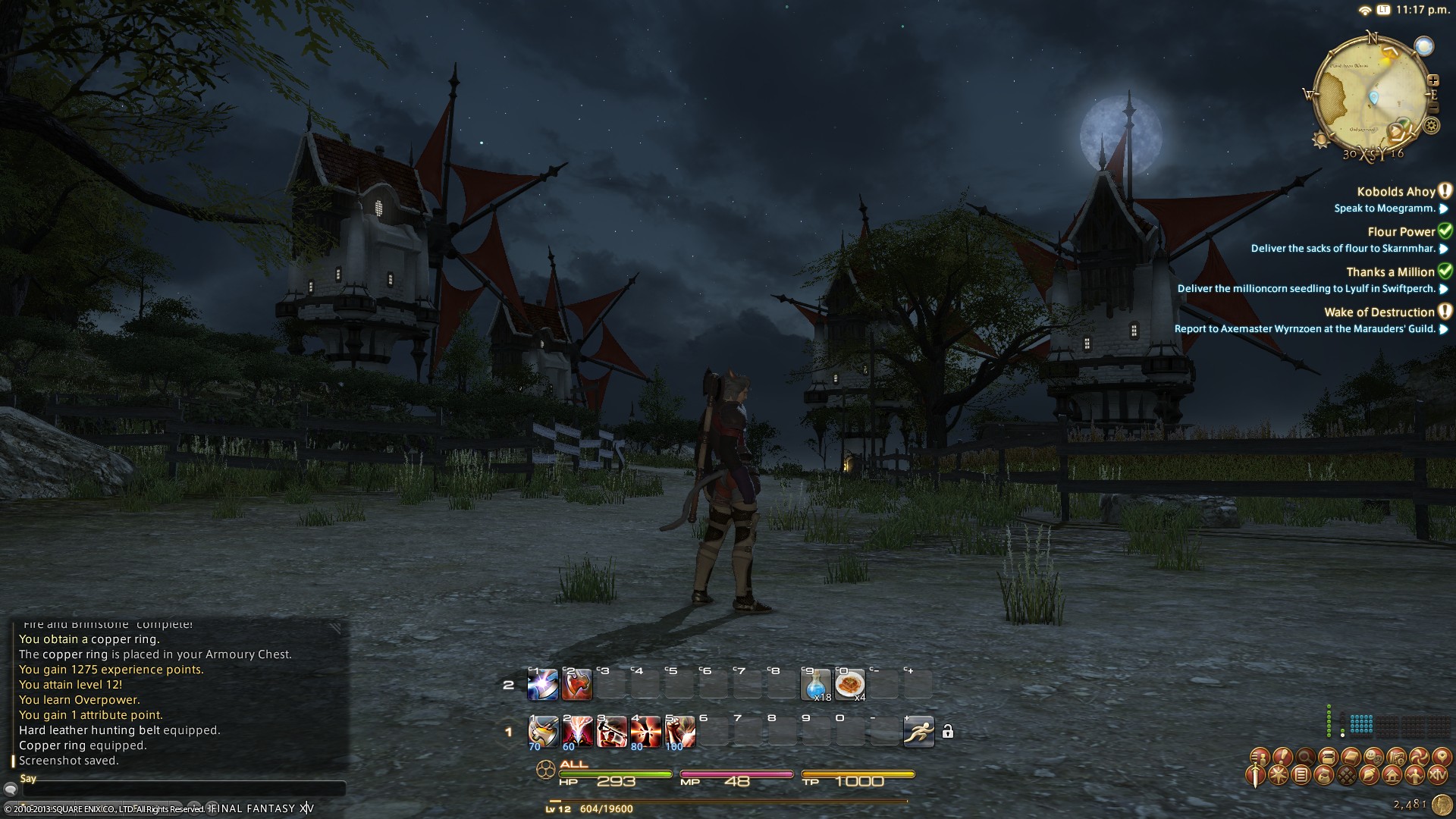Viewport: 1456px width, 819px height.
Task: Open inventory via the bag icon
Action: (x=1324, y=776)
